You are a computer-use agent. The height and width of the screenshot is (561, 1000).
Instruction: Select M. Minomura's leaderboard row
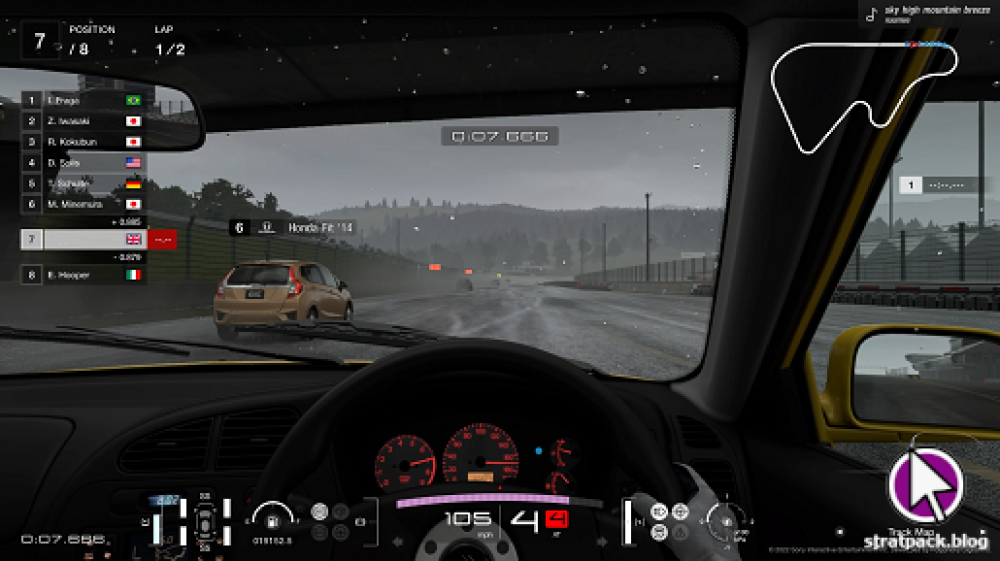[x=84, y=204]
